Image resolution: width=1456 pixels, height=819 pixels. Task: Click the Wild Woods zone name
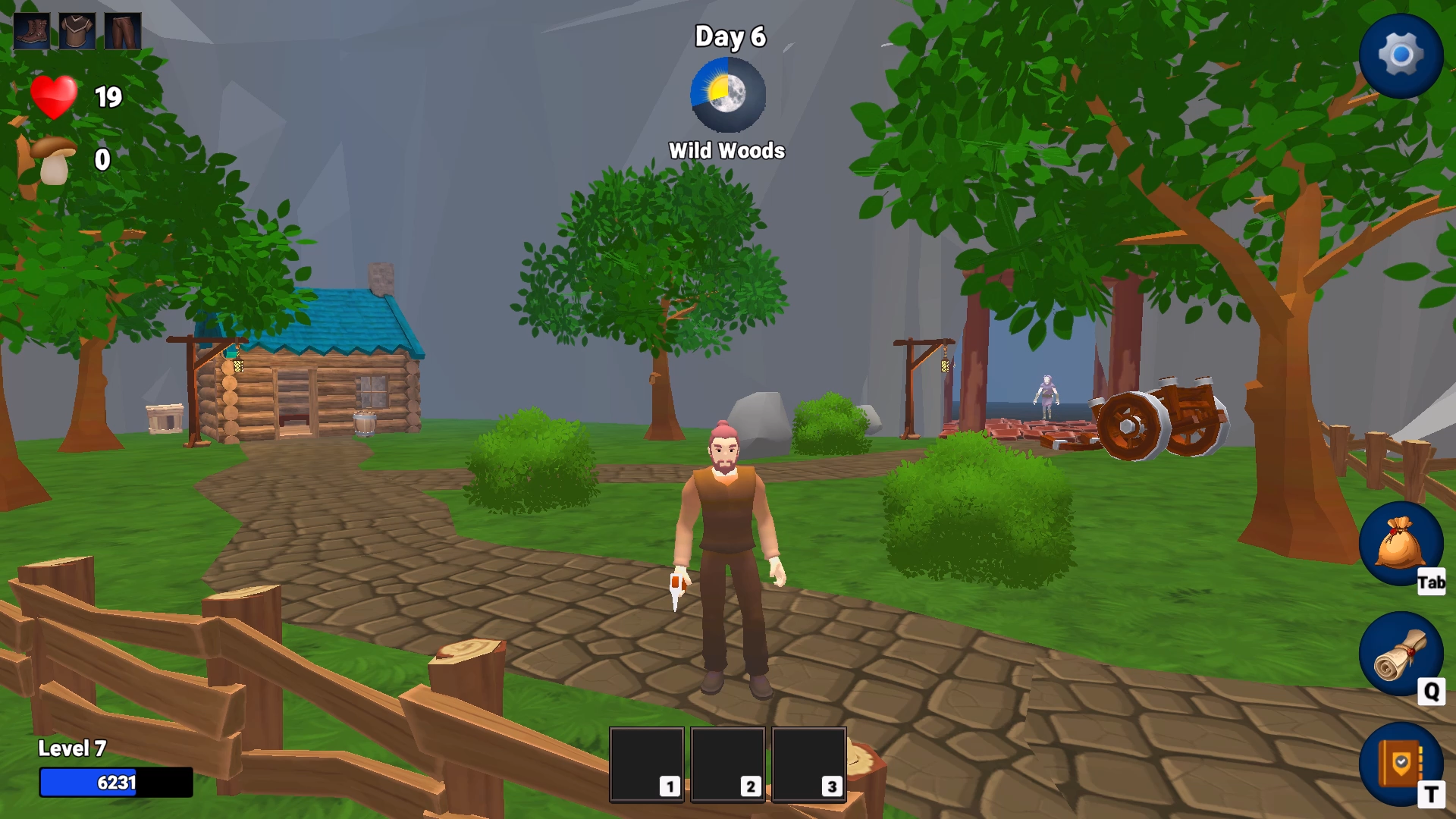click(x=726, y=150)
